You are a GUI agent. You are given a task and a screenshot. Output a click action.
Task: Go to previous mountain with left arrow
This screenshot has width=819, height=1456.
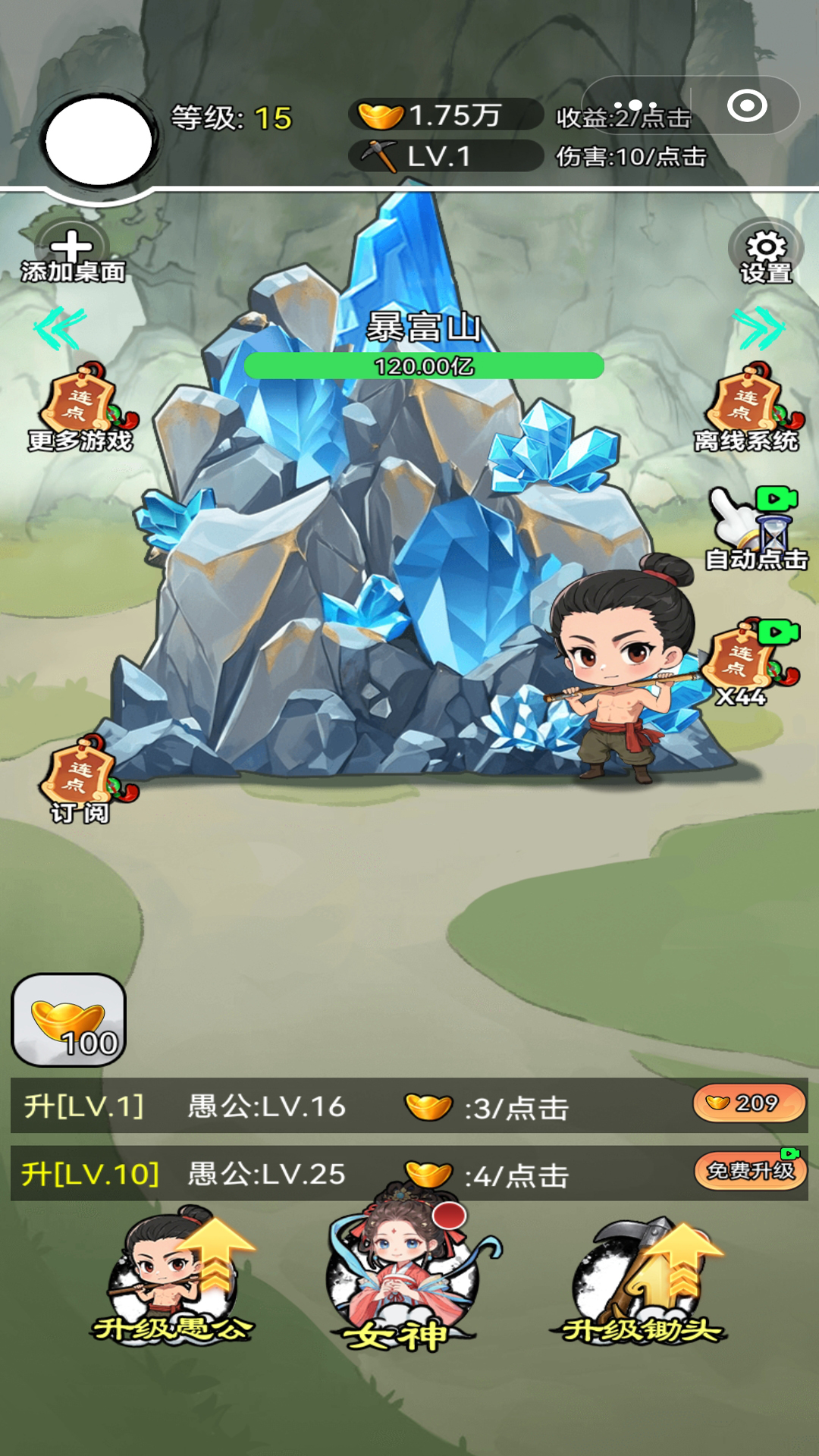tap(59, 328)
